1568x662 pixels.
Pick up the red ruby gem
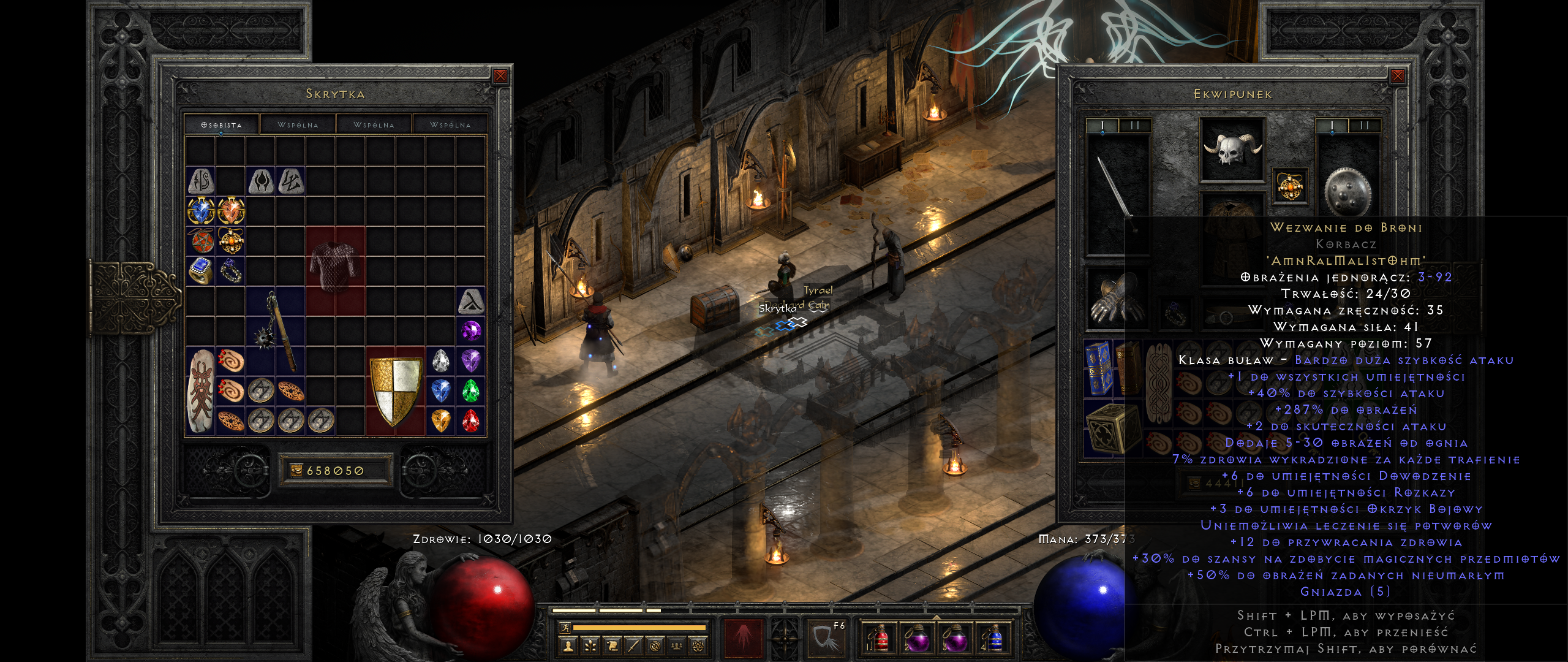click(x=470, y=421)
